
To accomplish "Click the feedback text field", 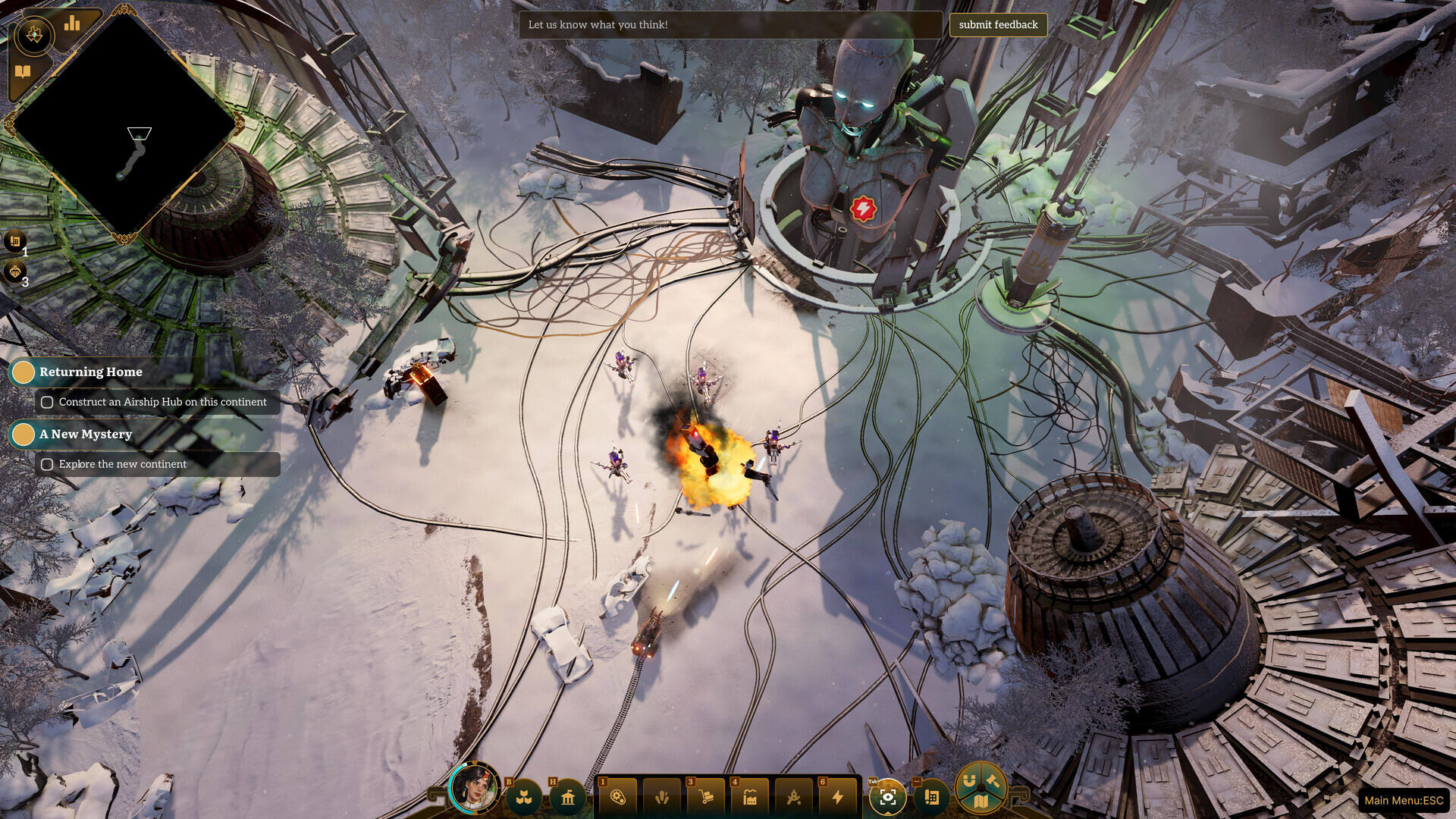I will [730, 25].
